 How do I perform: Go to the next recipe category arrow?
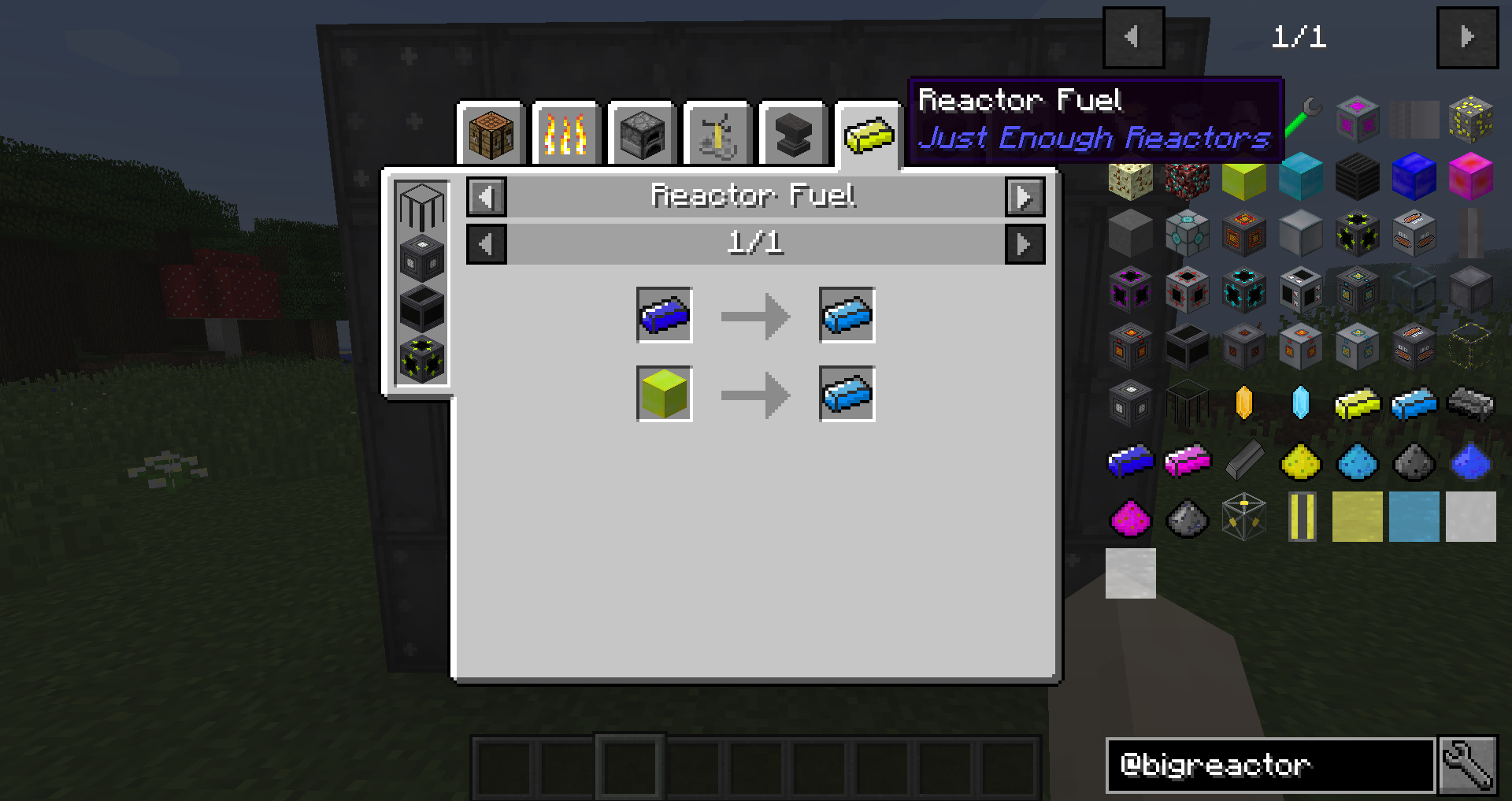tap(1025, 197)
